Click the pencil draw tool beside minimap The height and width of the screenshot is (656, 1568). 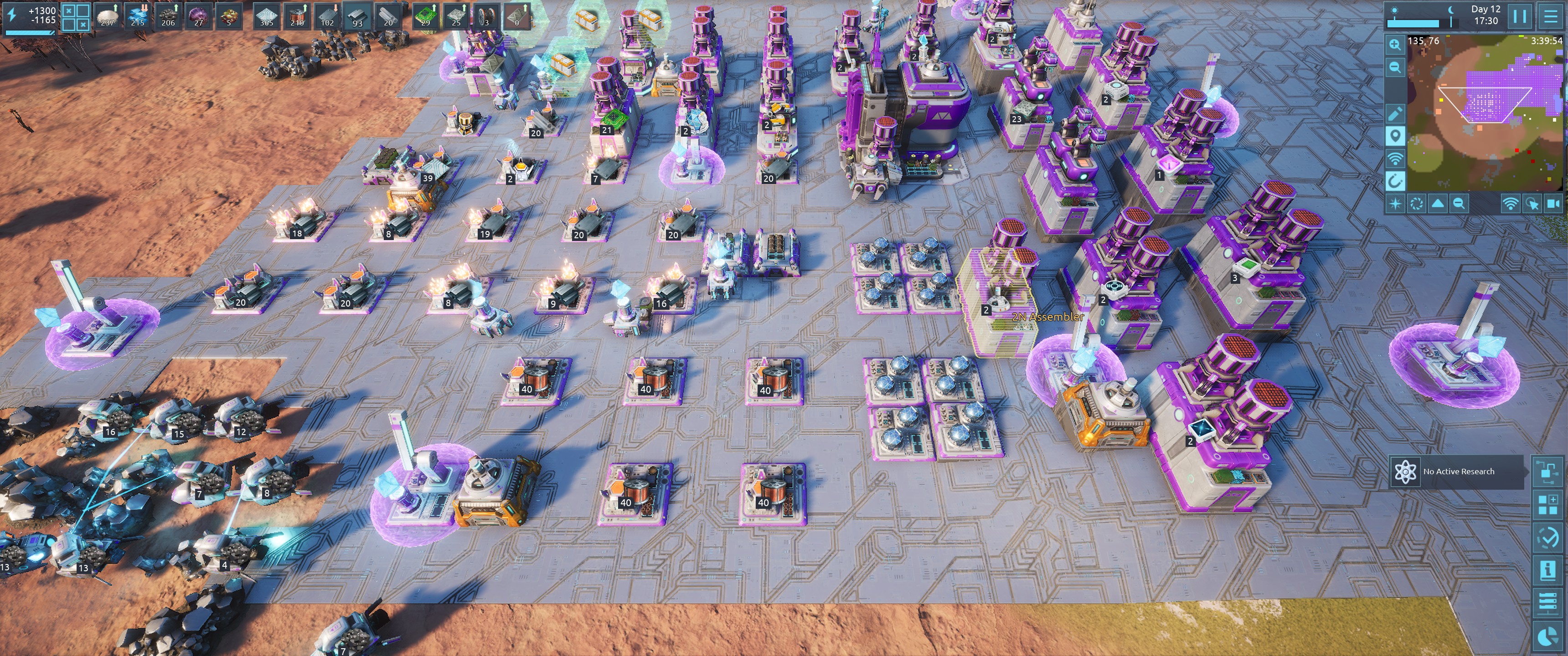[1395, 113]
